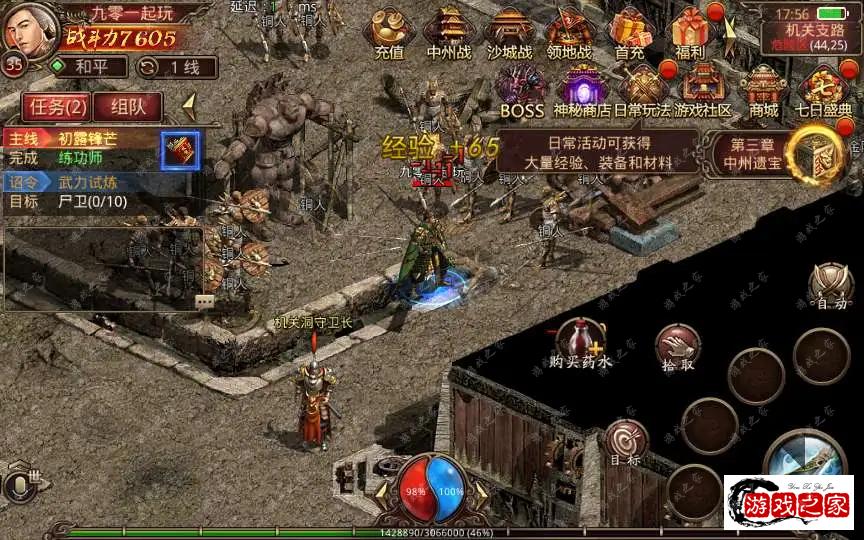This screenshot has height=540, width=864.
Task: Enable 自动 auto-combat button
Action: [x=830, y=285]
